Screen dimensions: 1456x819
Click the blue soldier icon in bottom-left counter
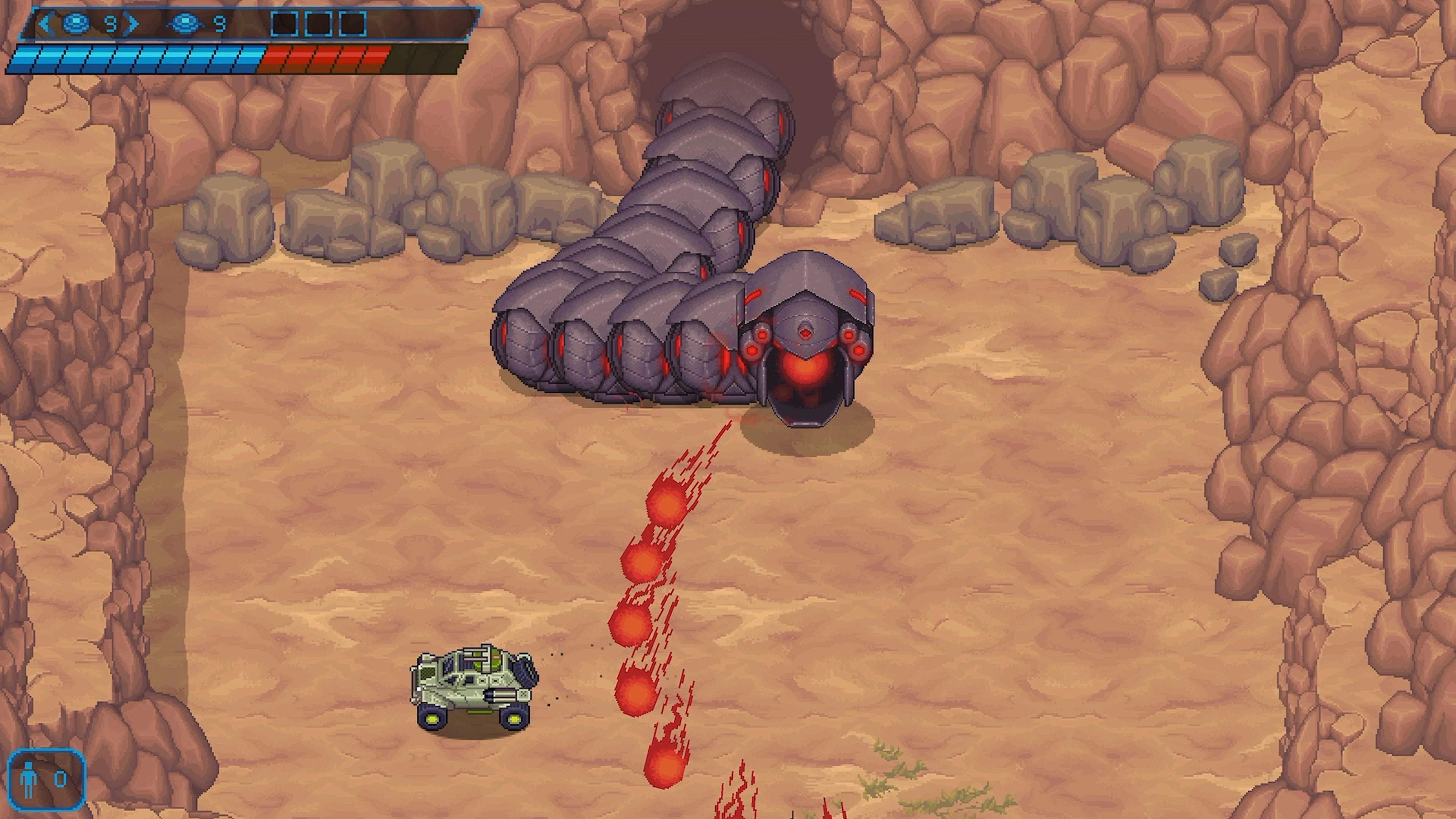click(28, 779)
